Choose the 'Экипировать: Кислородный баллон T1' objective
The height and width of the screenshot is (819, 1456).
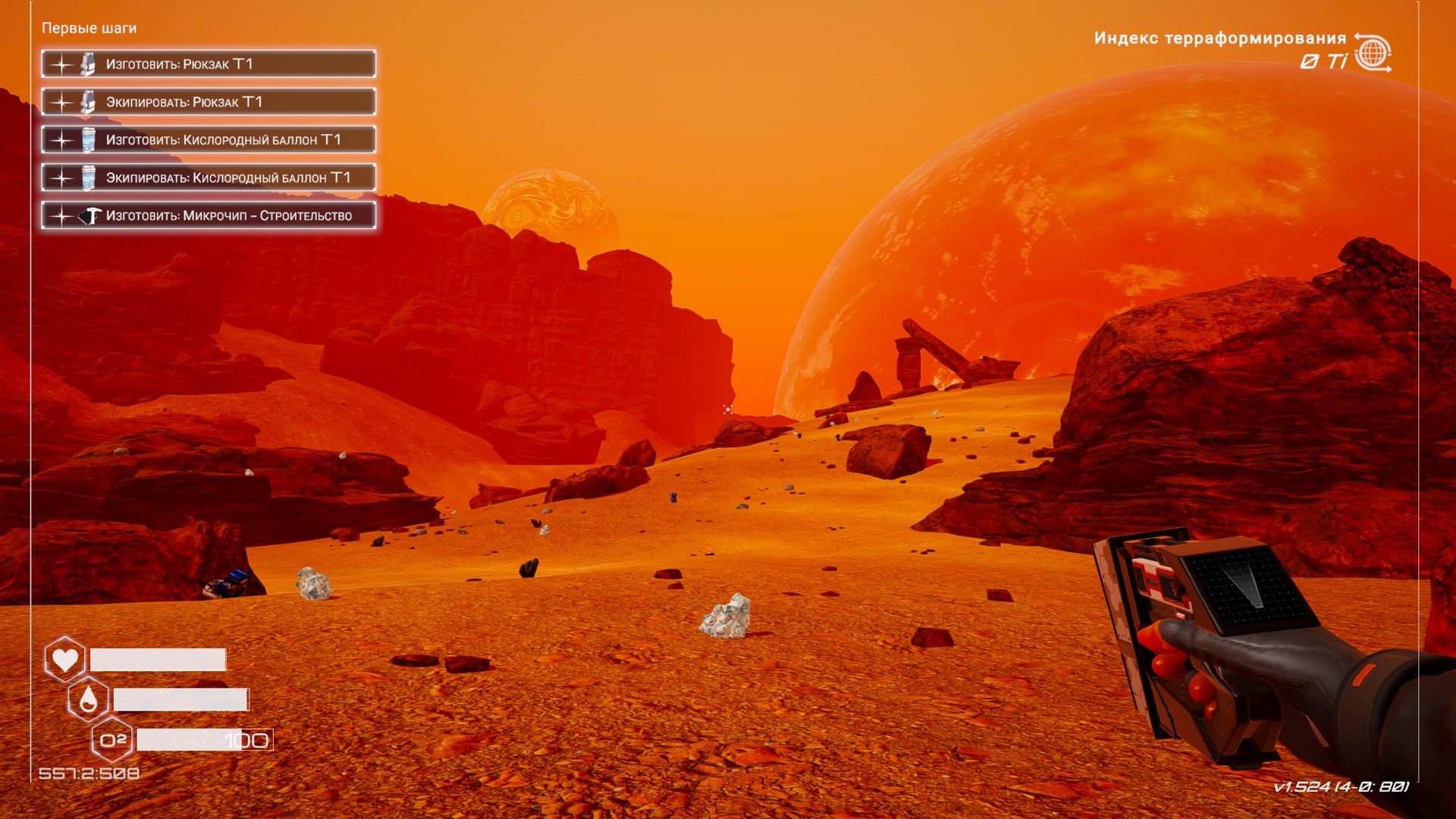point(209,178)
